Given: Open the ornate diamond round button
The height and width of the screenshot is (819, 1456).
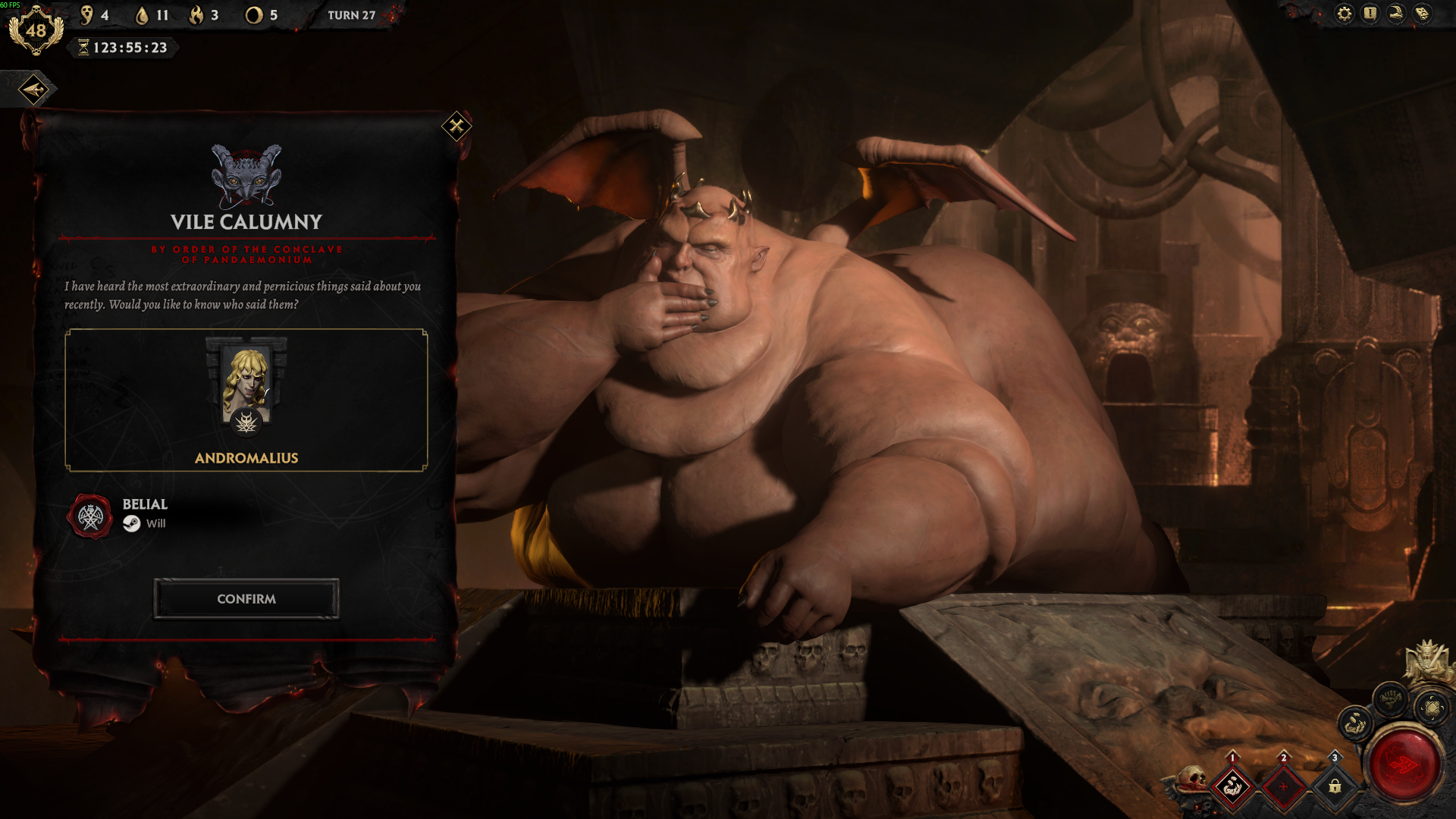Looking at the screenshot, I should [x=1432, y=708].
